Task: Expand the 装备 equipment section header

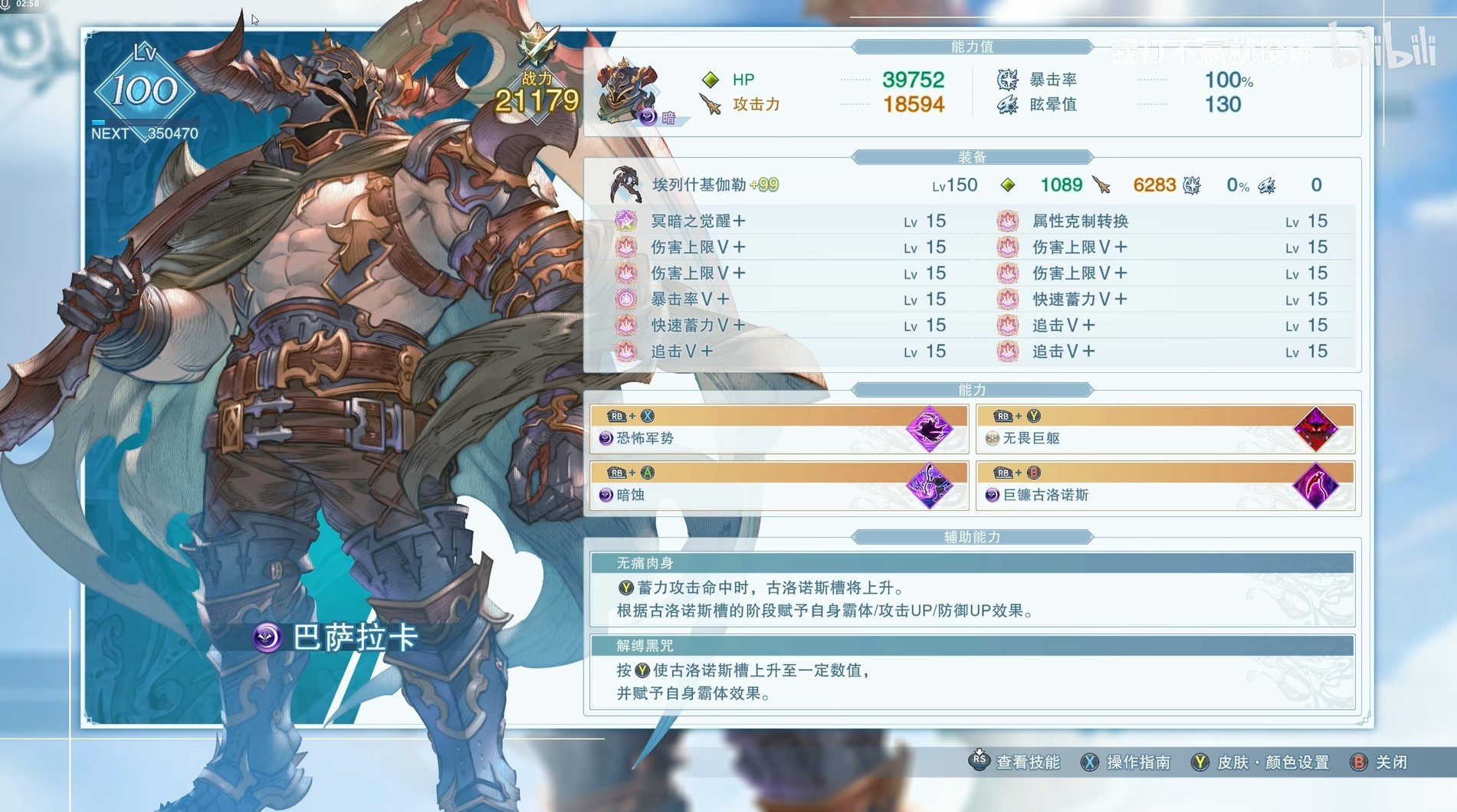Action: click(x=973, y=156)
